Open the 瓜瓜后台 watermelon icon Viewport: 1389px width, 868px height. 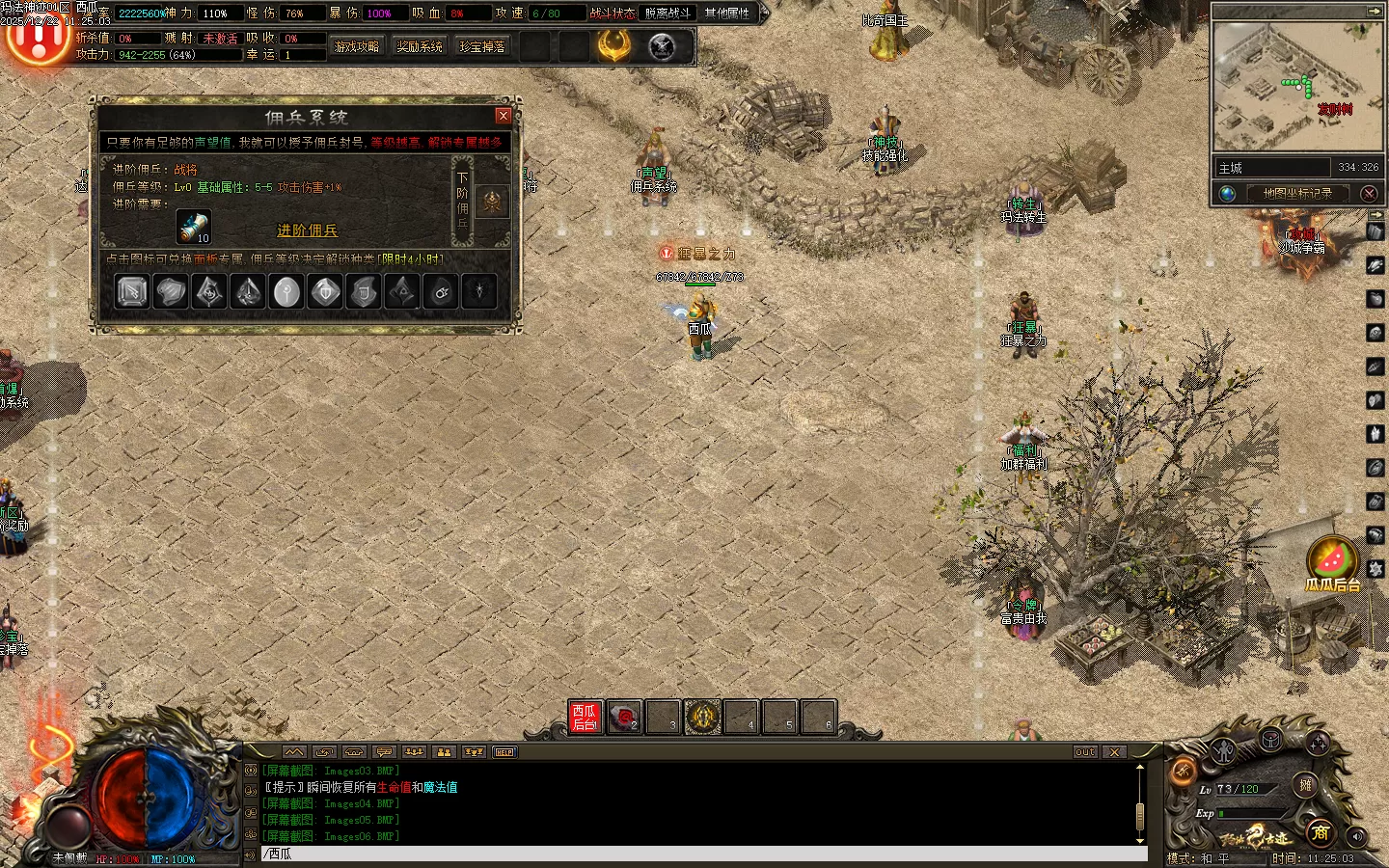[1331, 558]
